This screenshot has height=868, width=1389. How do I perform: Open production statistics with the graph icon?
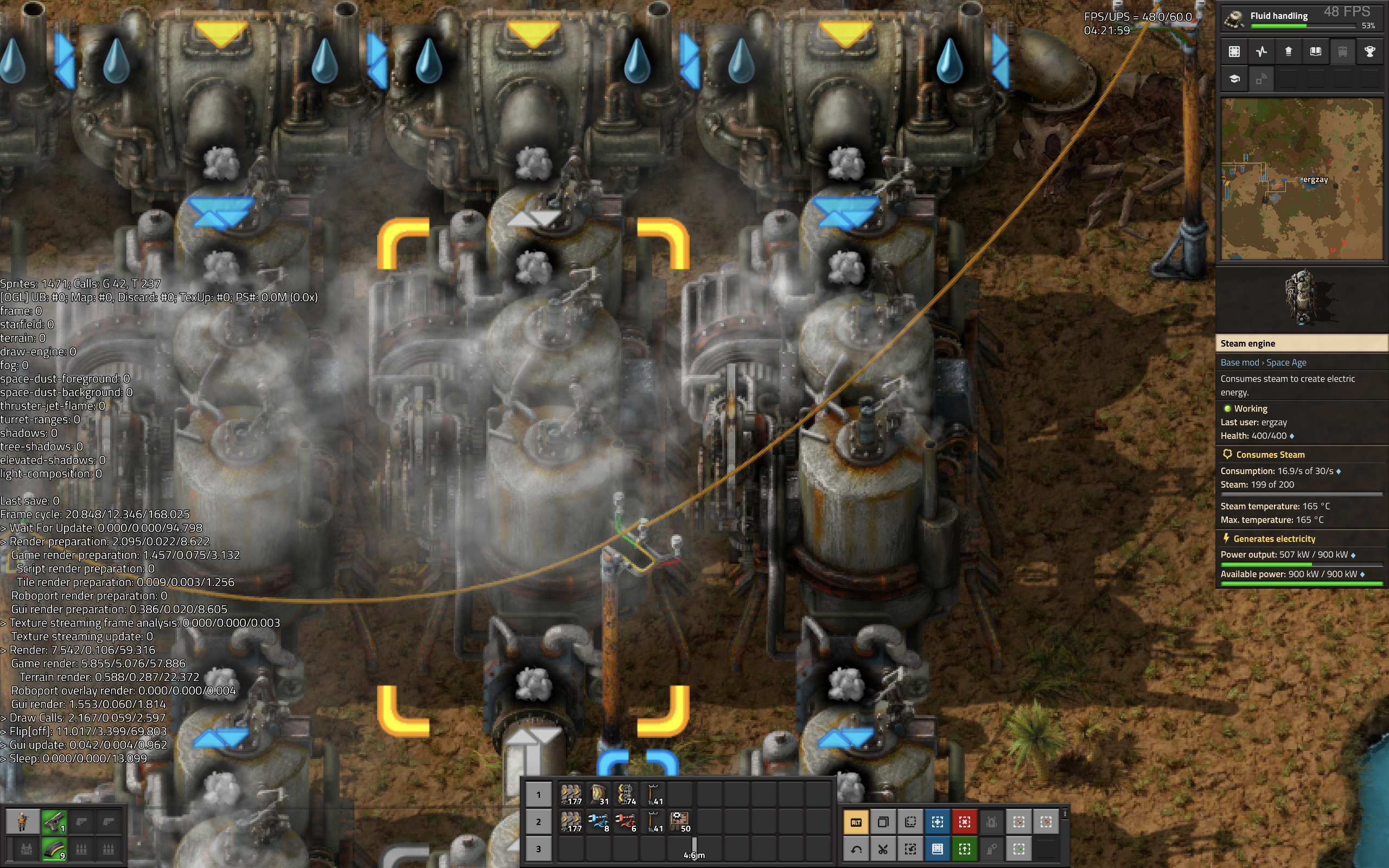pyautogui.click(x=1261, y=52)
